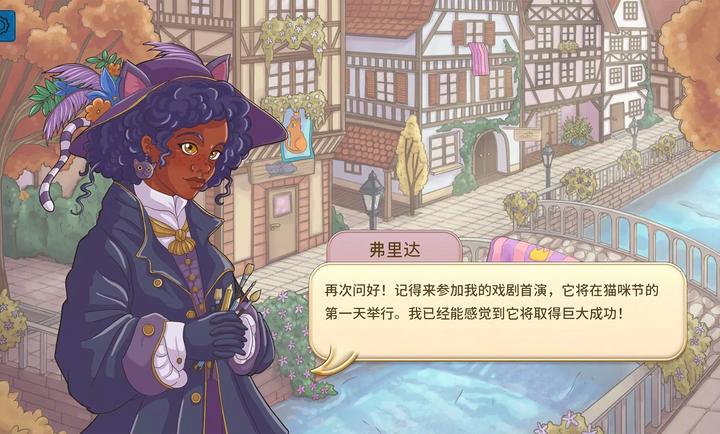Viewport: 720px width, 434px height.
Task: Open the blue gear settings button
Action: (5, 27)
